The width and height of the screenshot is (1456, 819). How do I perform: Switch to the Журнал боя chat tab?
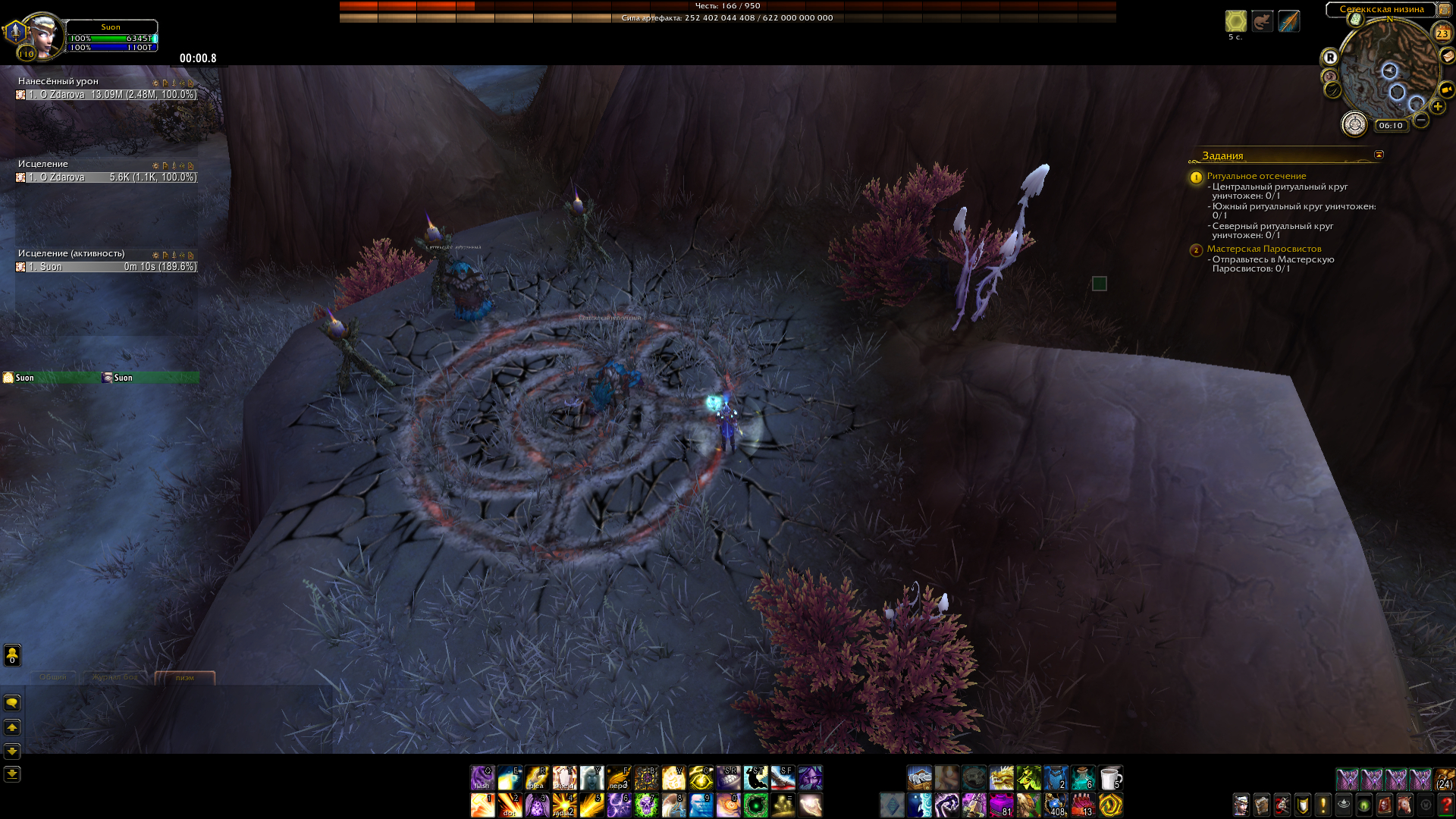click(x=115, y=677)
